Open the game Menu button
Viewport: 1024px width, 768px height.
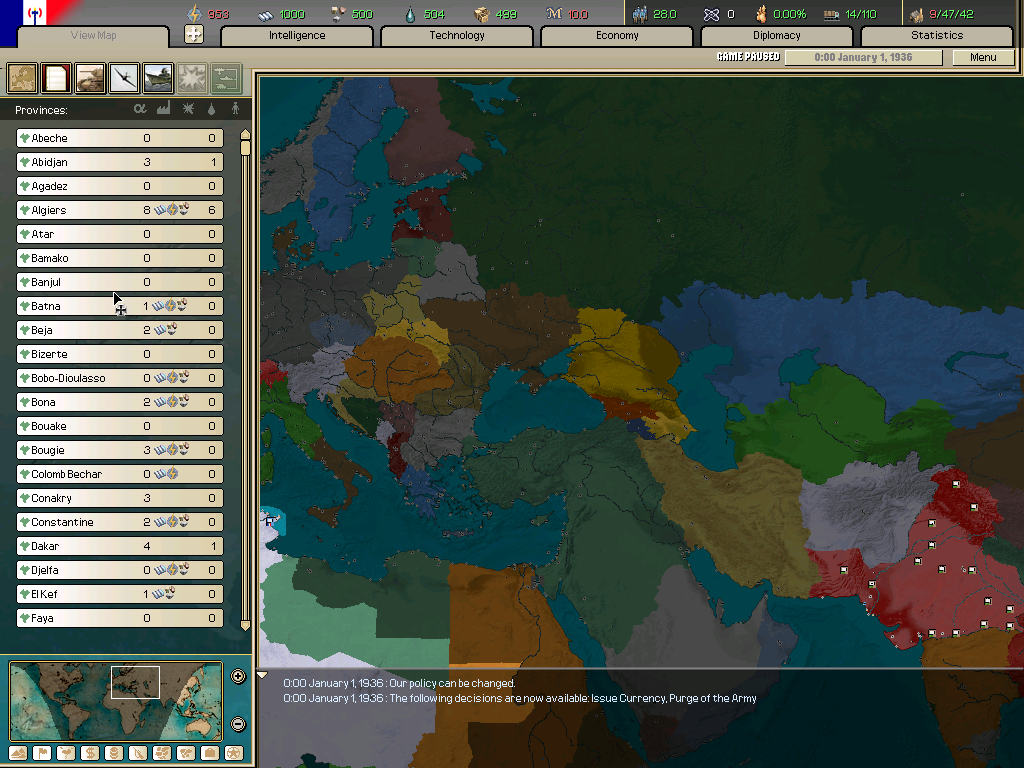coord(983,57)
